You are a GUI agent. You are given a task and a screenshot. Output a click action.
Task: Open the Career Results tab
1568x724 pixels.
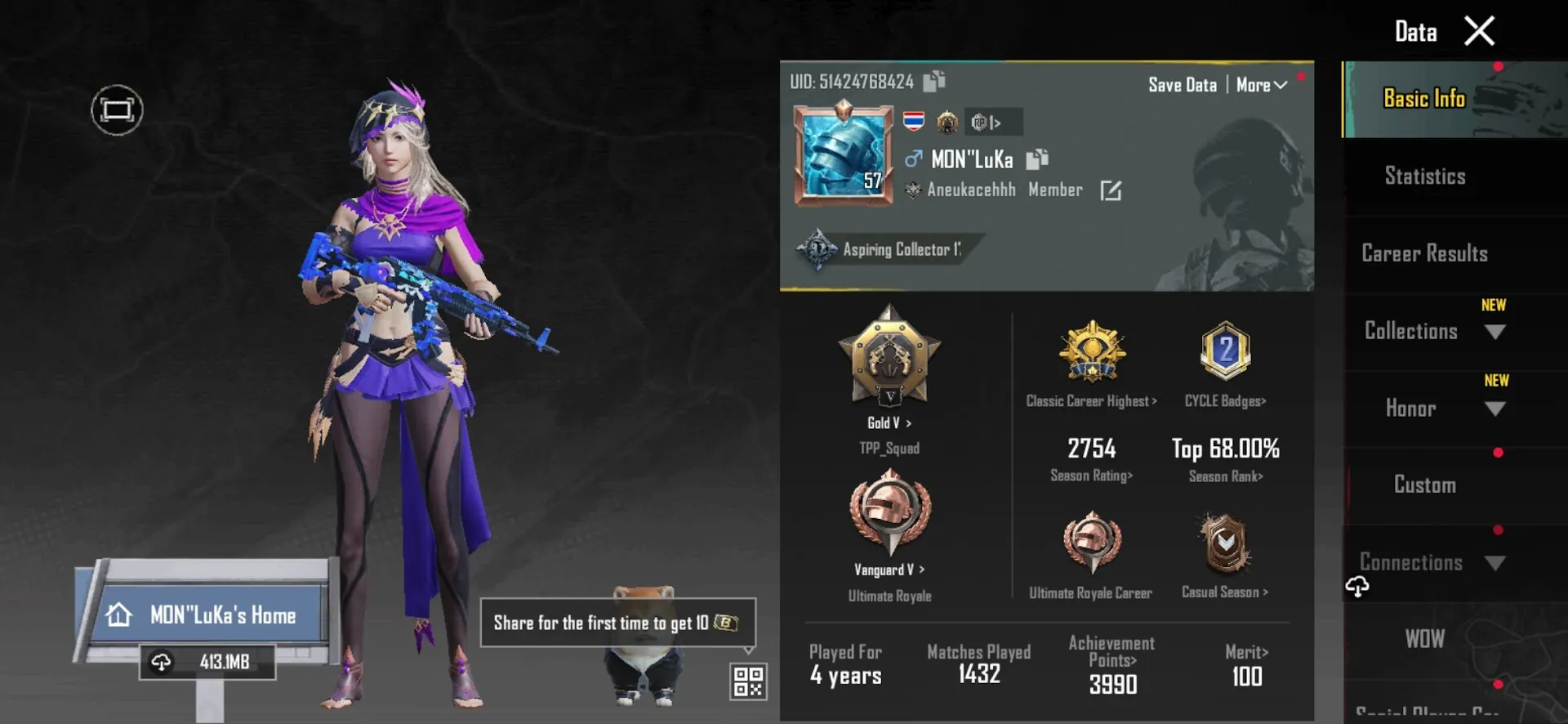pyautogui.click(x=1424, y=253)
